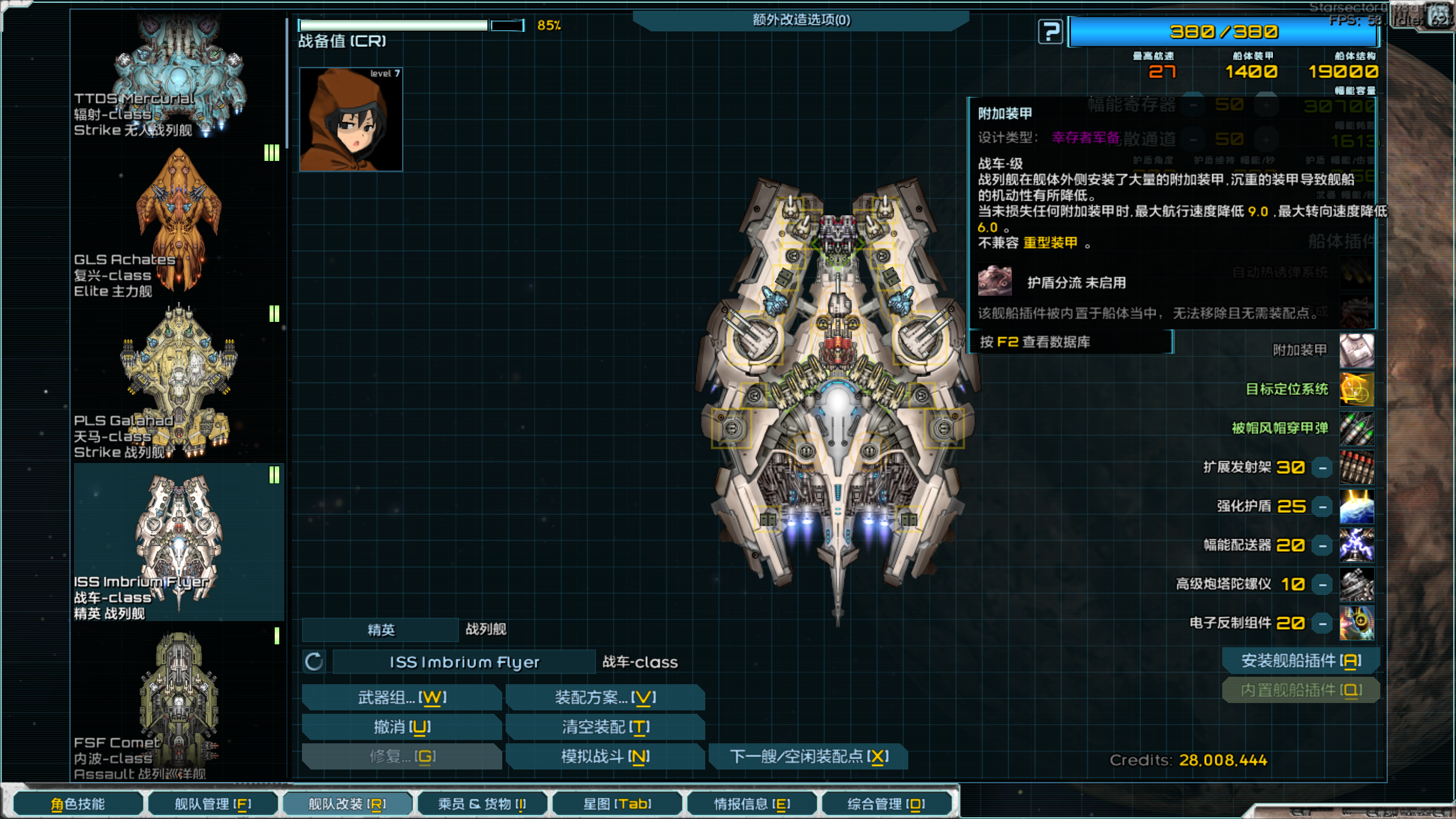Clear the loadout with 清空装配

(x=605, y=727)
